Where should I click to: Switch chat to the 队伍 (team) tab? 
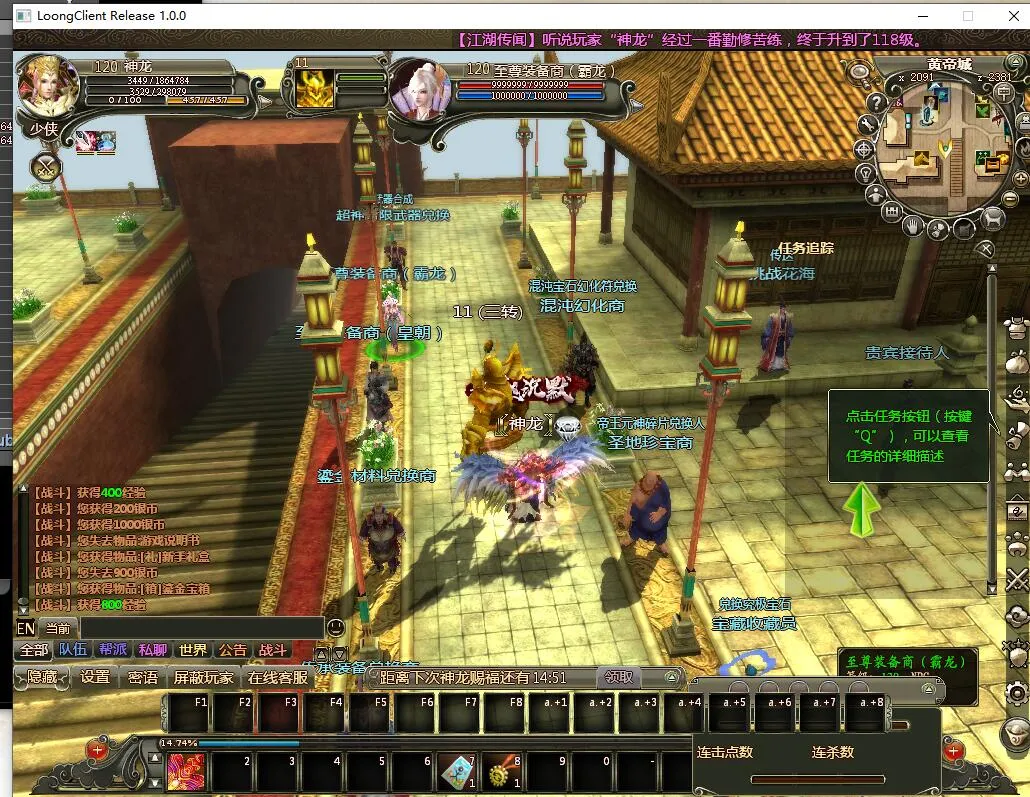(73, 649)
